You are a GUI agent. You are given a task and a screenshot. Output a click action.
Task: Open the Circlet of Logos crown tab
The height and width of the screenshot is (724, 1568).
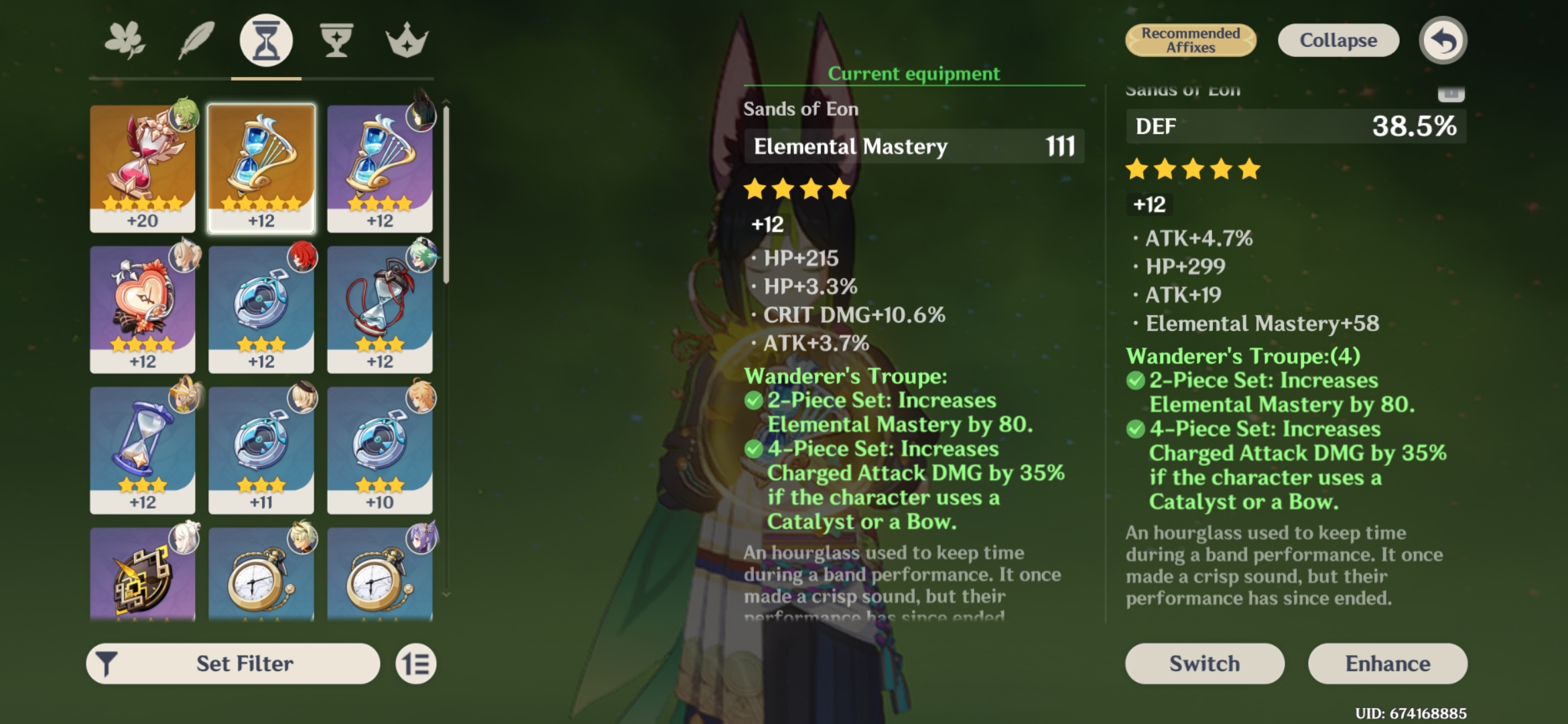[407, 40]
